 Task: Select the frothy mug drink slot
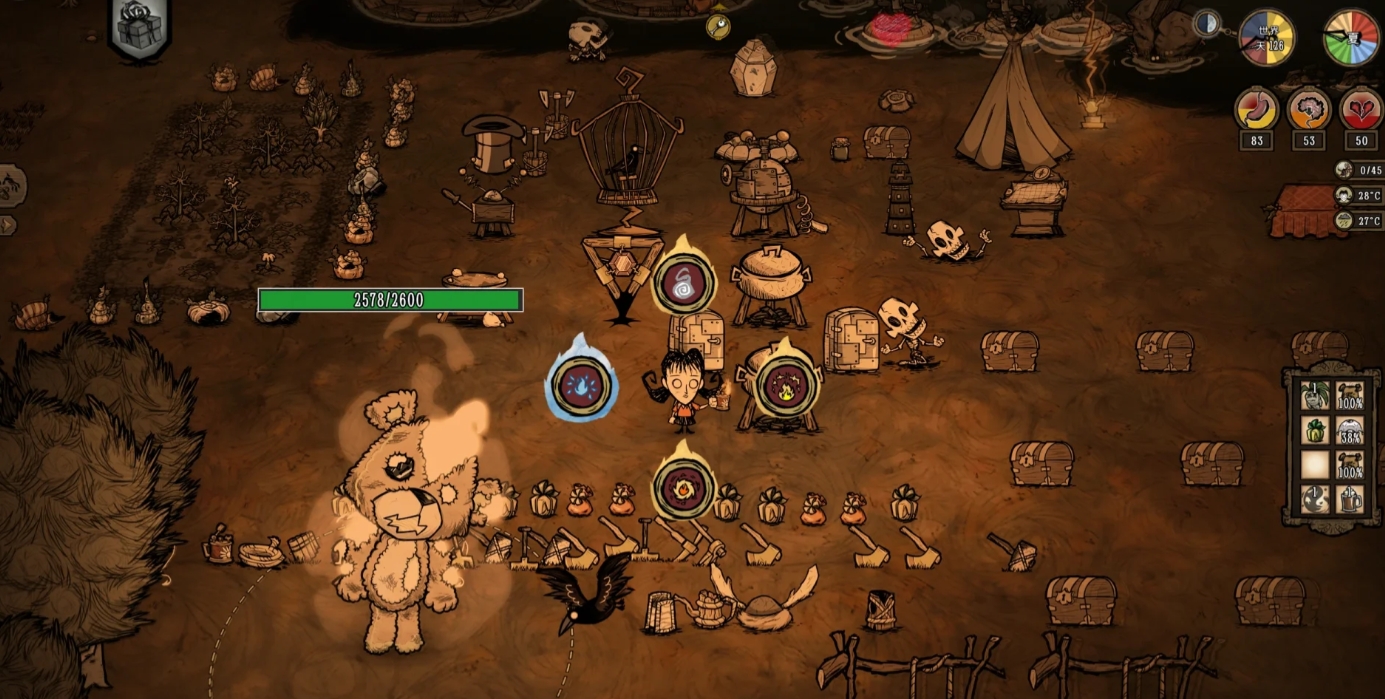click(1350, 499)
